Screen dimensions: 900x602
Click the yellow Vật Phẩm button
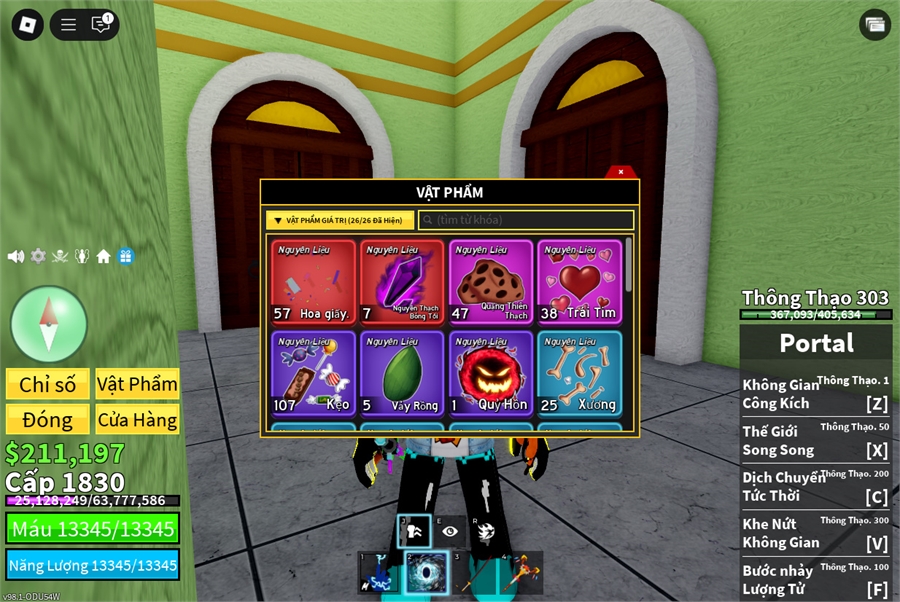[x=137, y=384]
